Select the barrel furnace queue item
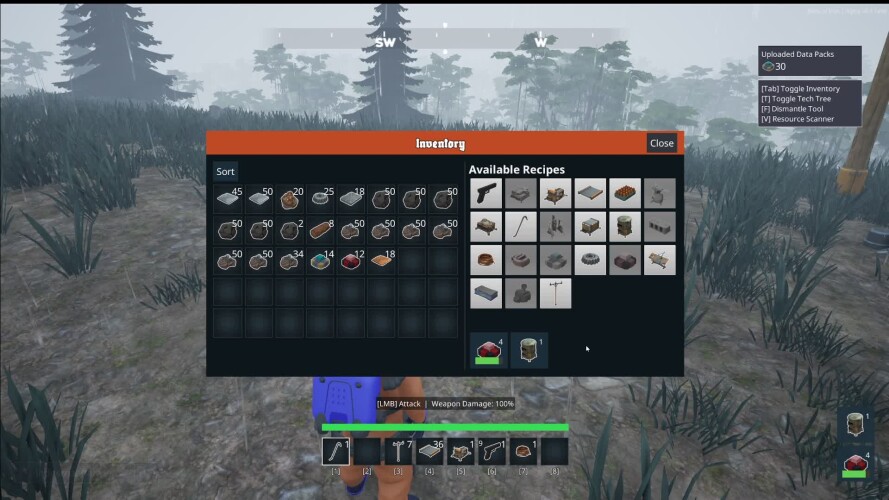 pyautogui.click(x=529, y=350)
